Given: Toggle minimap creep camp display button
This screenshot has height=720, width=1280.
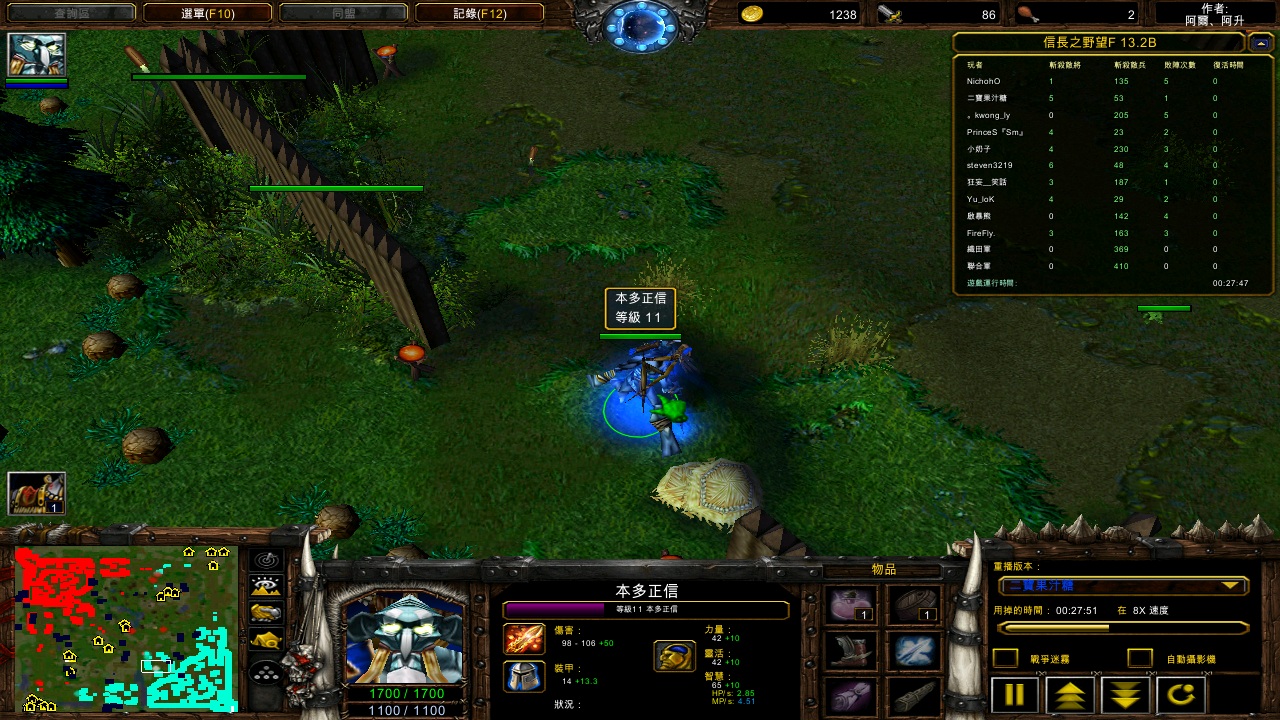Looking at the screenshot, I should pyautogui.click(x=265, y=639).
